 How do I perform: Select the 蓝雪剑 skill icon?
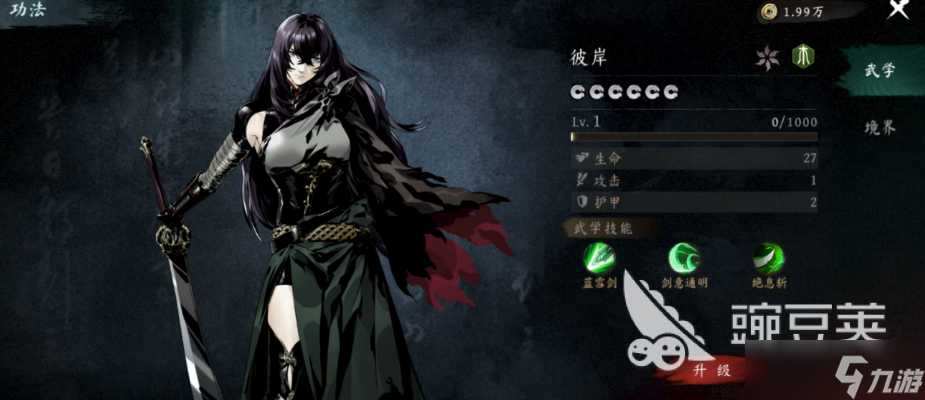[x=601, y=258]
